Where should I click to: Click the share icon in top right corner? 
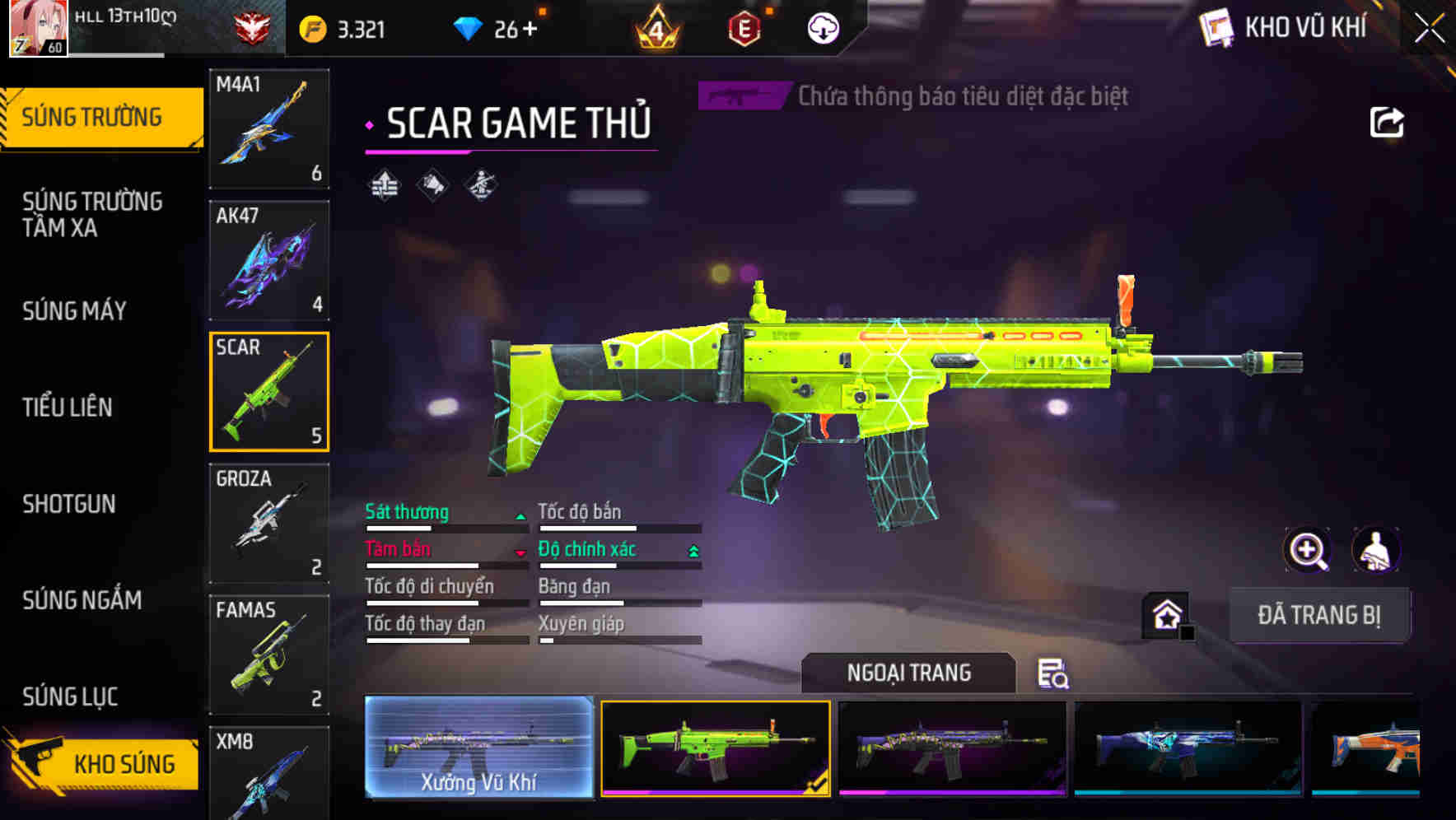1388,121
